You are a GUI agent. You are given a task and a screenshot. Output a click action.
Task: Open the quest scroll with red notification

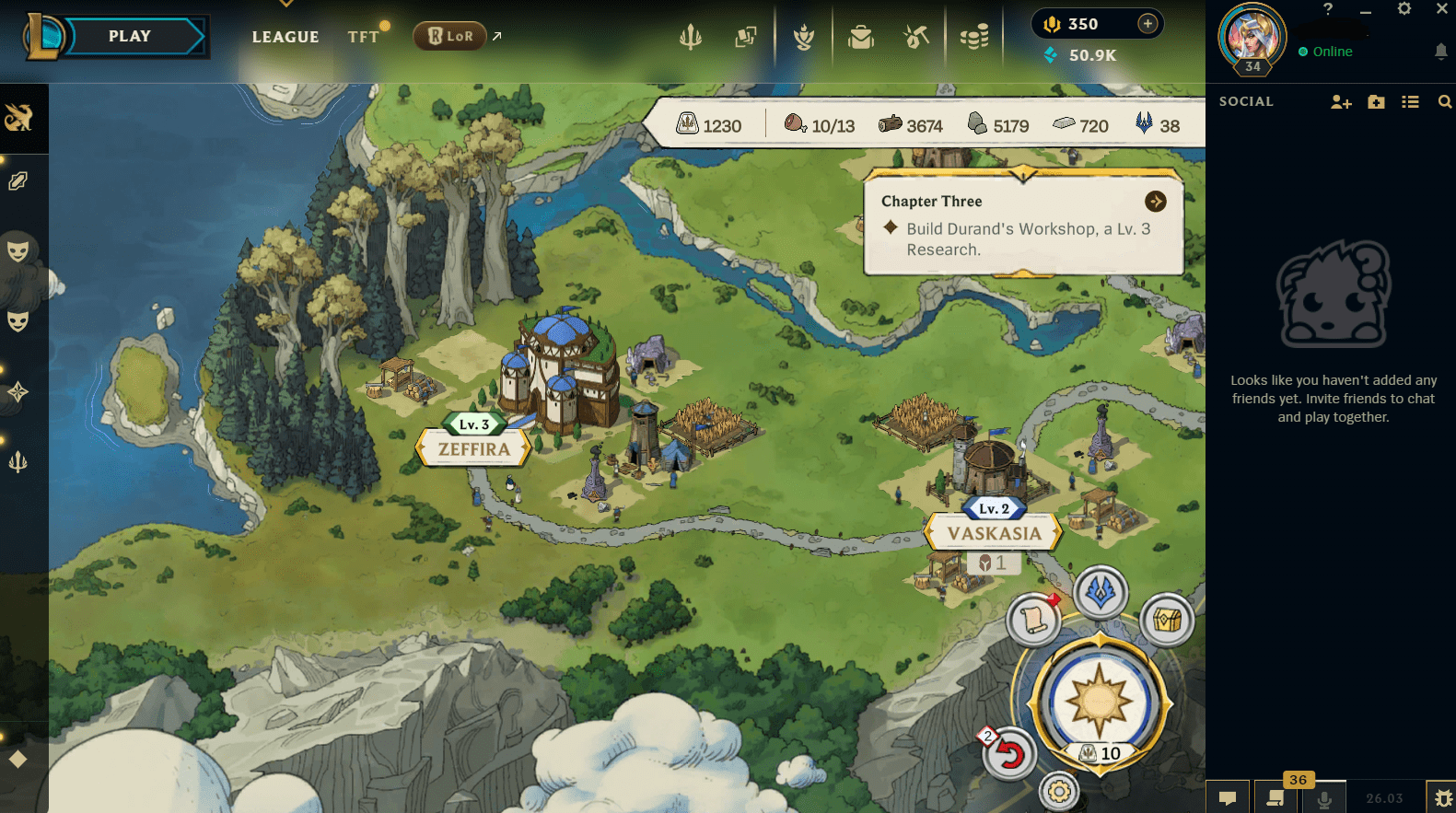(1034, 620)
